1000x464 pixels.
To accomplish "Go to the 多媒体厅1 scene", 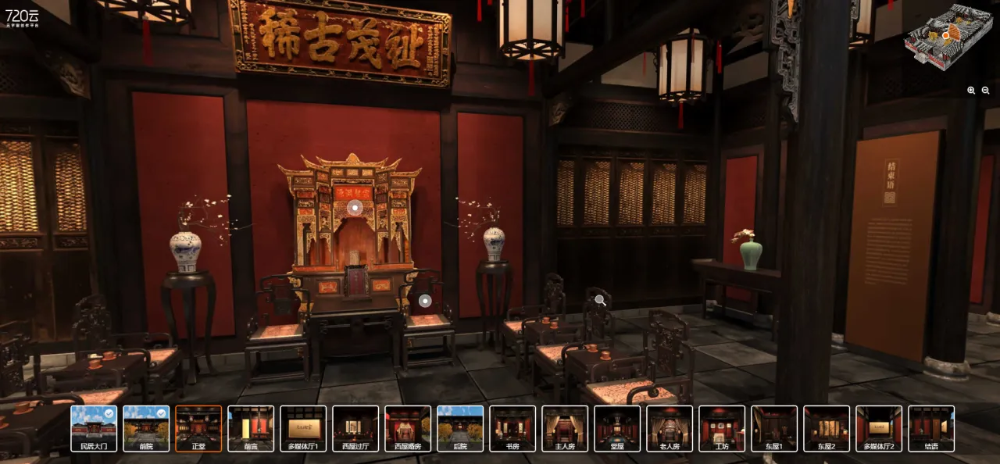I will [303, 428].
